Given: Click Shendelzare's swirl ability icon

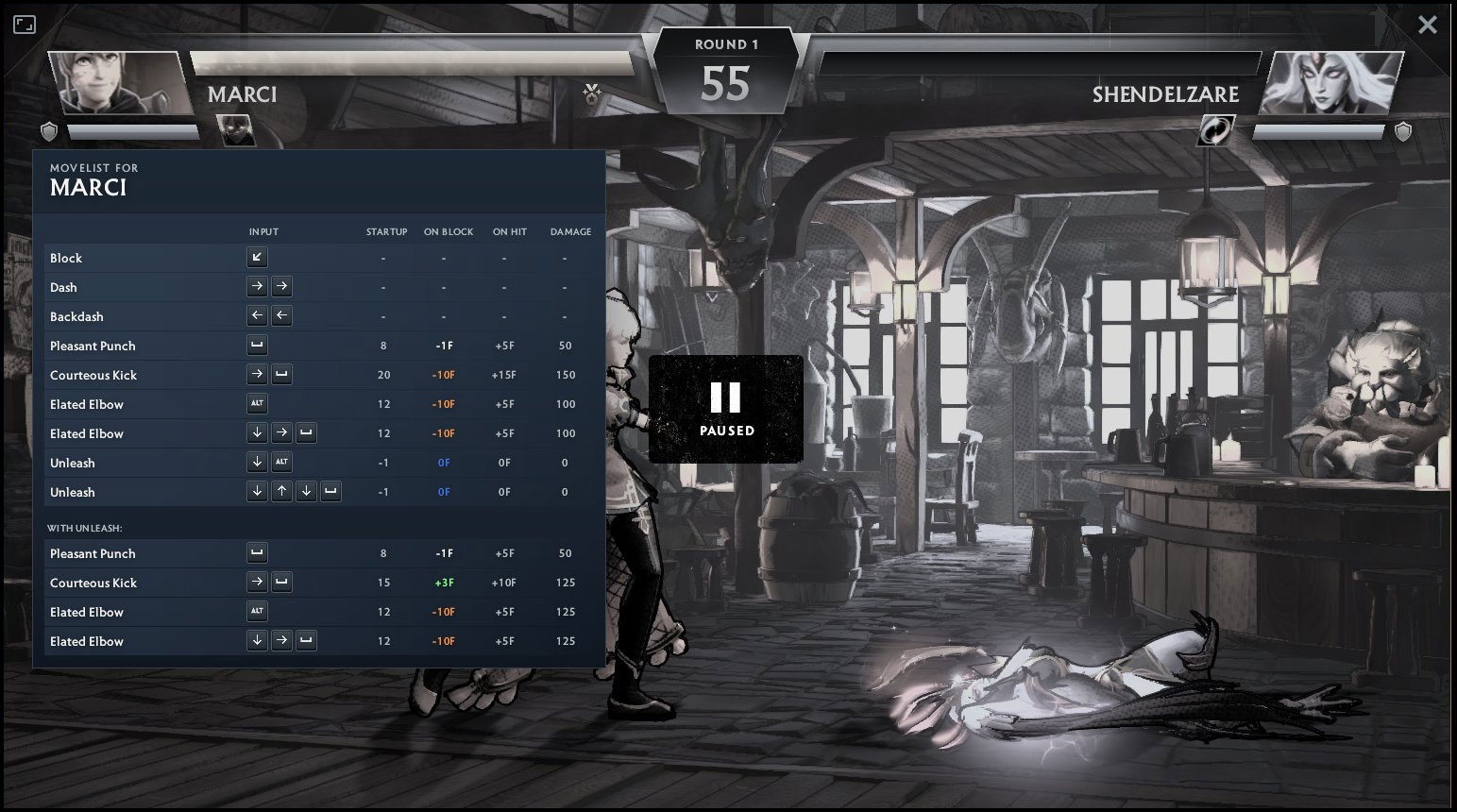Looking at the screenshot, I should (1216, 130).
